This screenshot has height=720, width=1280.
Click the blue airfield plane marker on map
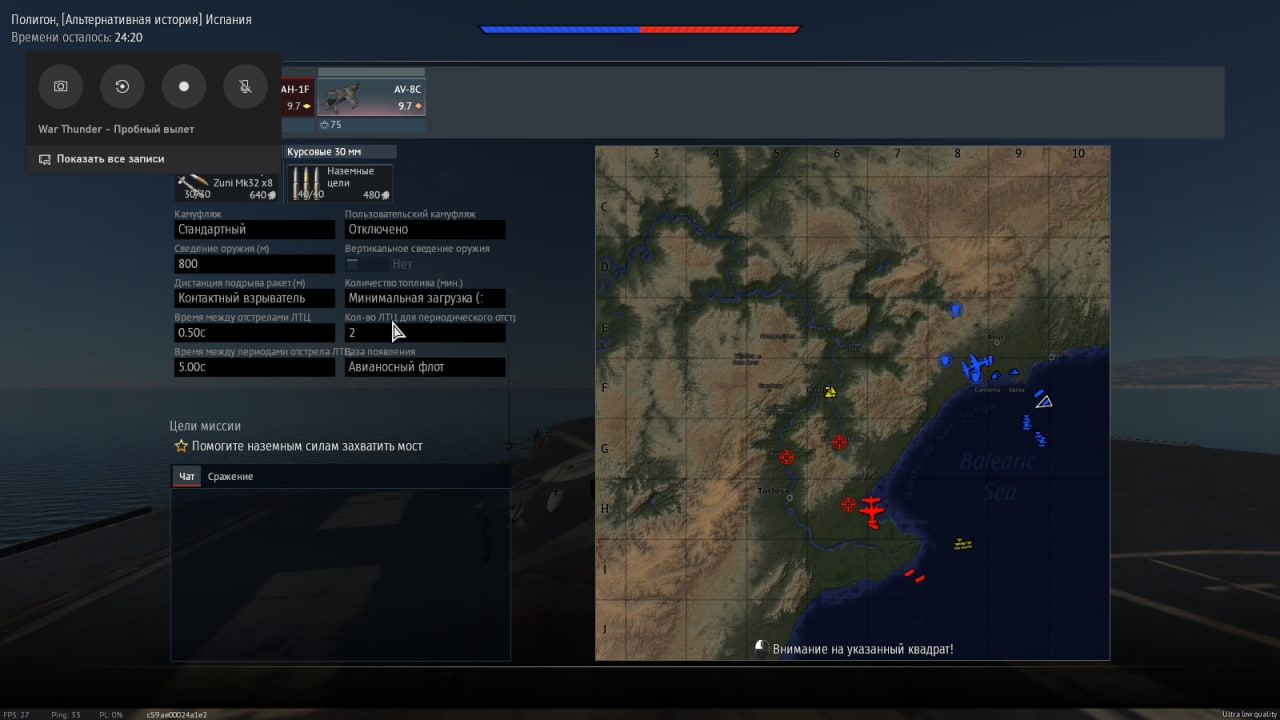974,367
